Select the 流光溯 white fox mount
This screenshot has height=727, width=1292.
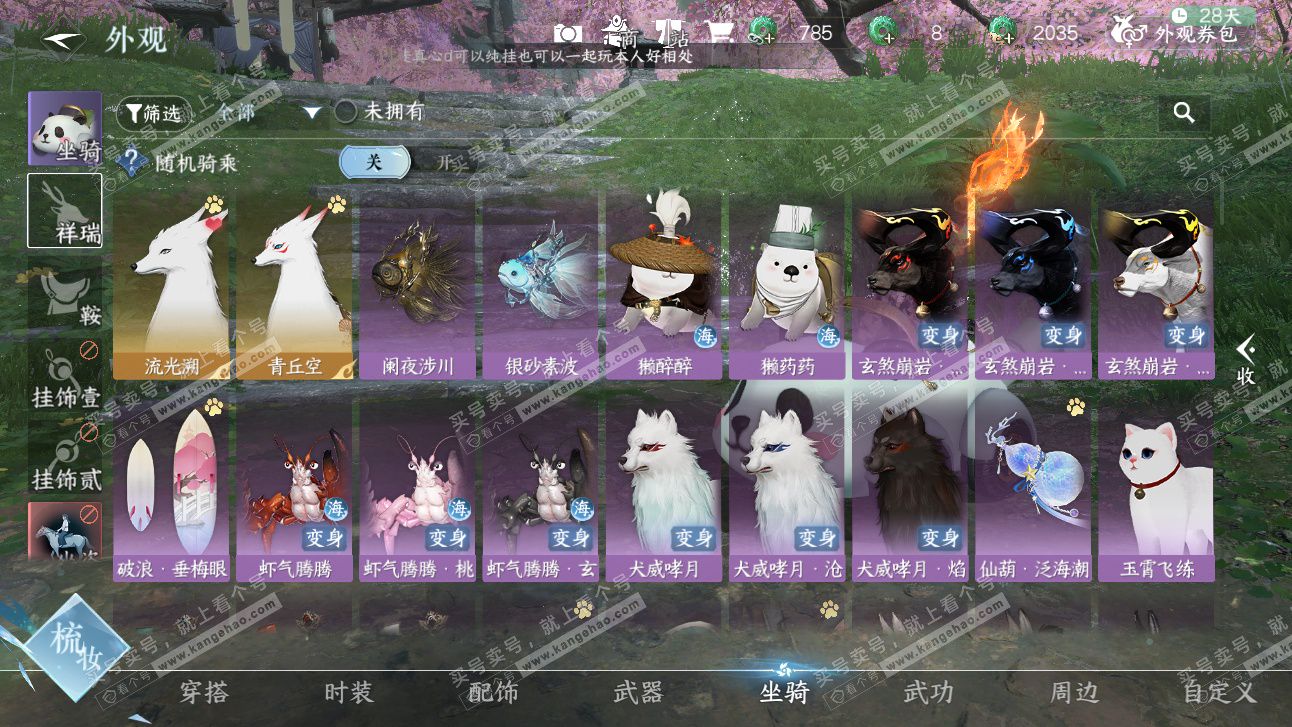(170, 286)
